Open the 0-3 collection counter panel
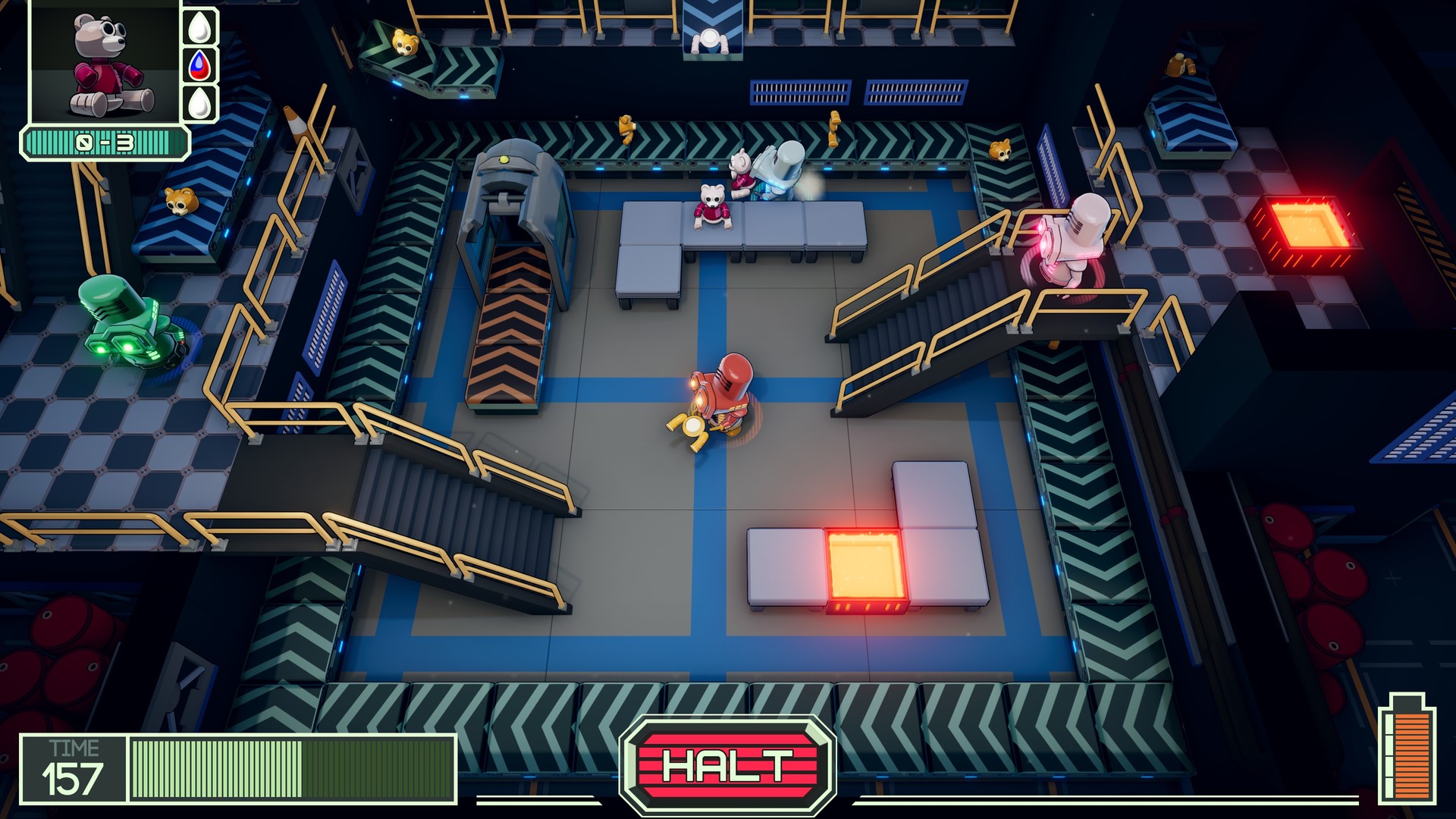The image size is (1456, 819). [x=105, y=140]
